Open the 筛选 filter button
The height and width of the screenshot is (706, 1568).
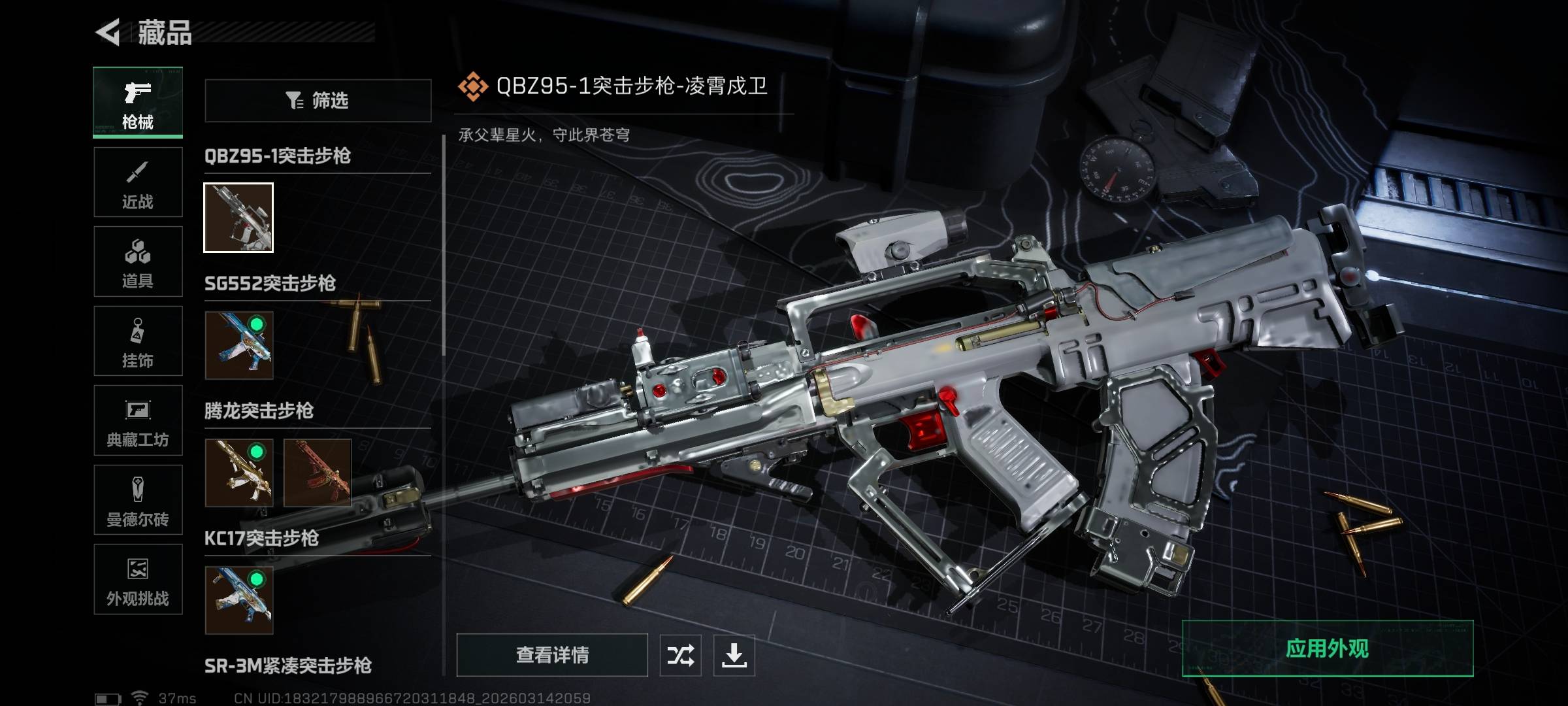318,101
